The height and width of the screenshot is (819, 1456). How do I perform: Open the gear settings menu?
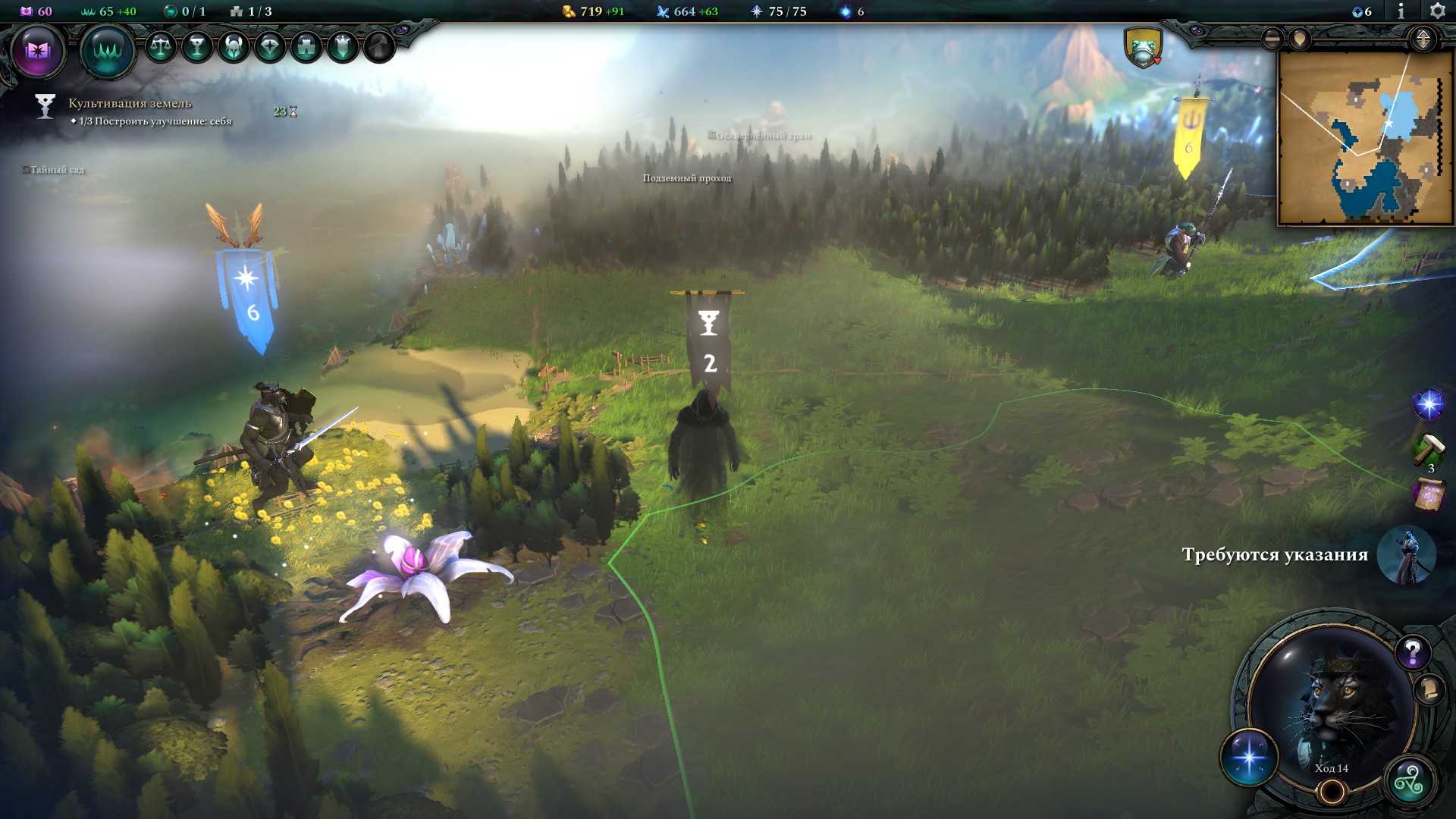tap(1437, 11)
